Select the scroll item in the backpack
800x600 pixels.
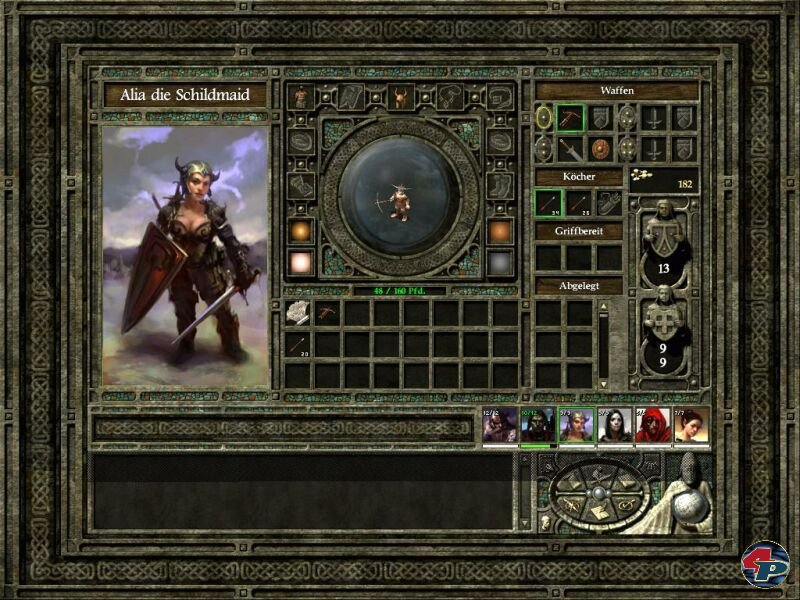point(299,313)
